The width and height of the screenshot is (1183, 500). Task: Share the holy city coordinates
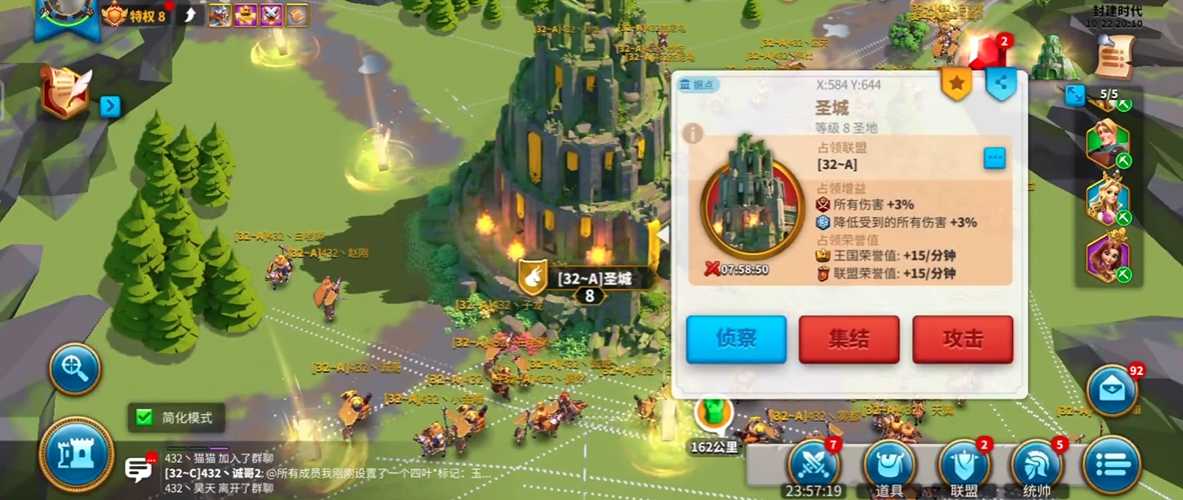coord(1001,85)
